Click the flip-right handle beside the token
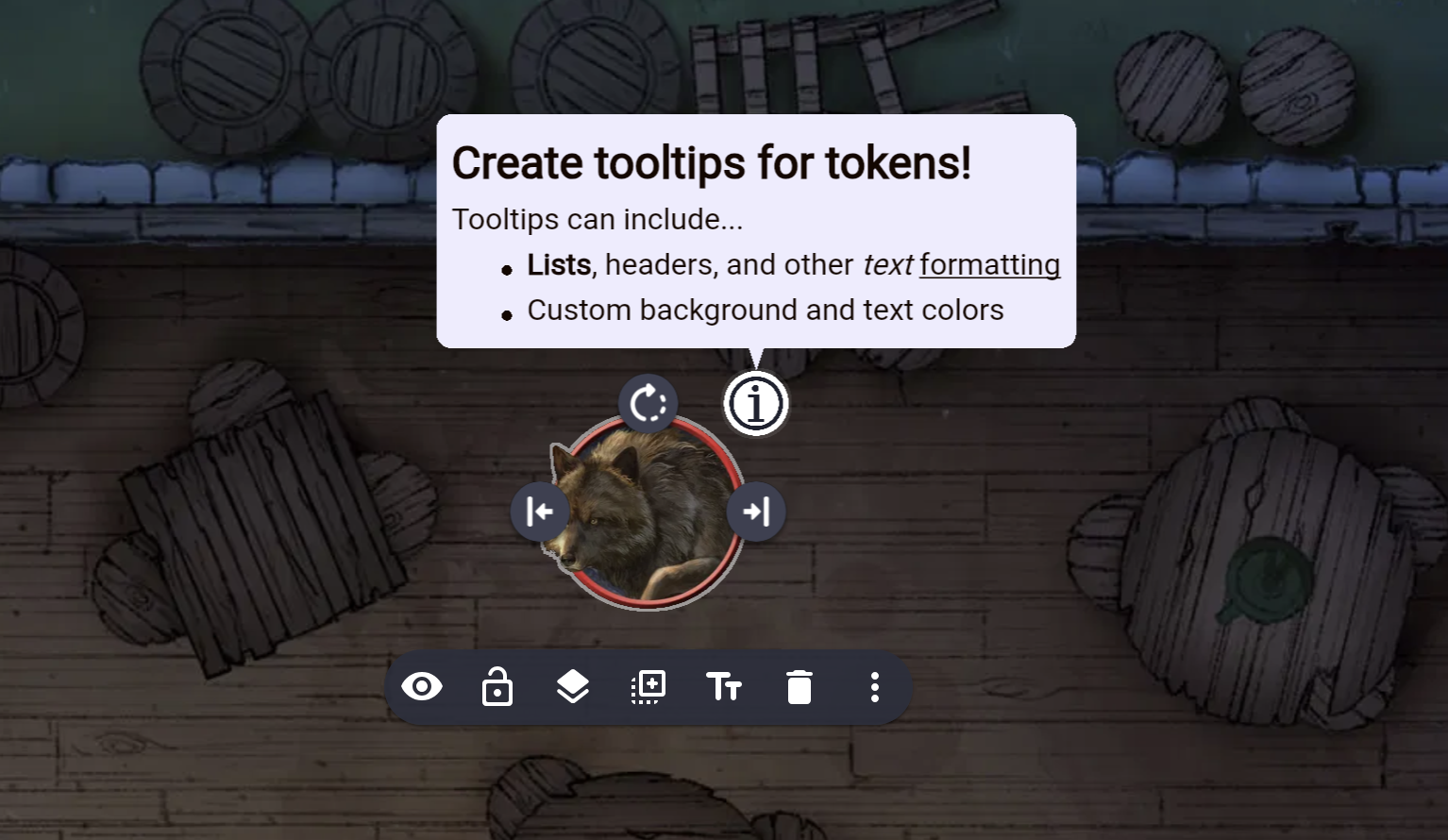 tap(755, 512)
